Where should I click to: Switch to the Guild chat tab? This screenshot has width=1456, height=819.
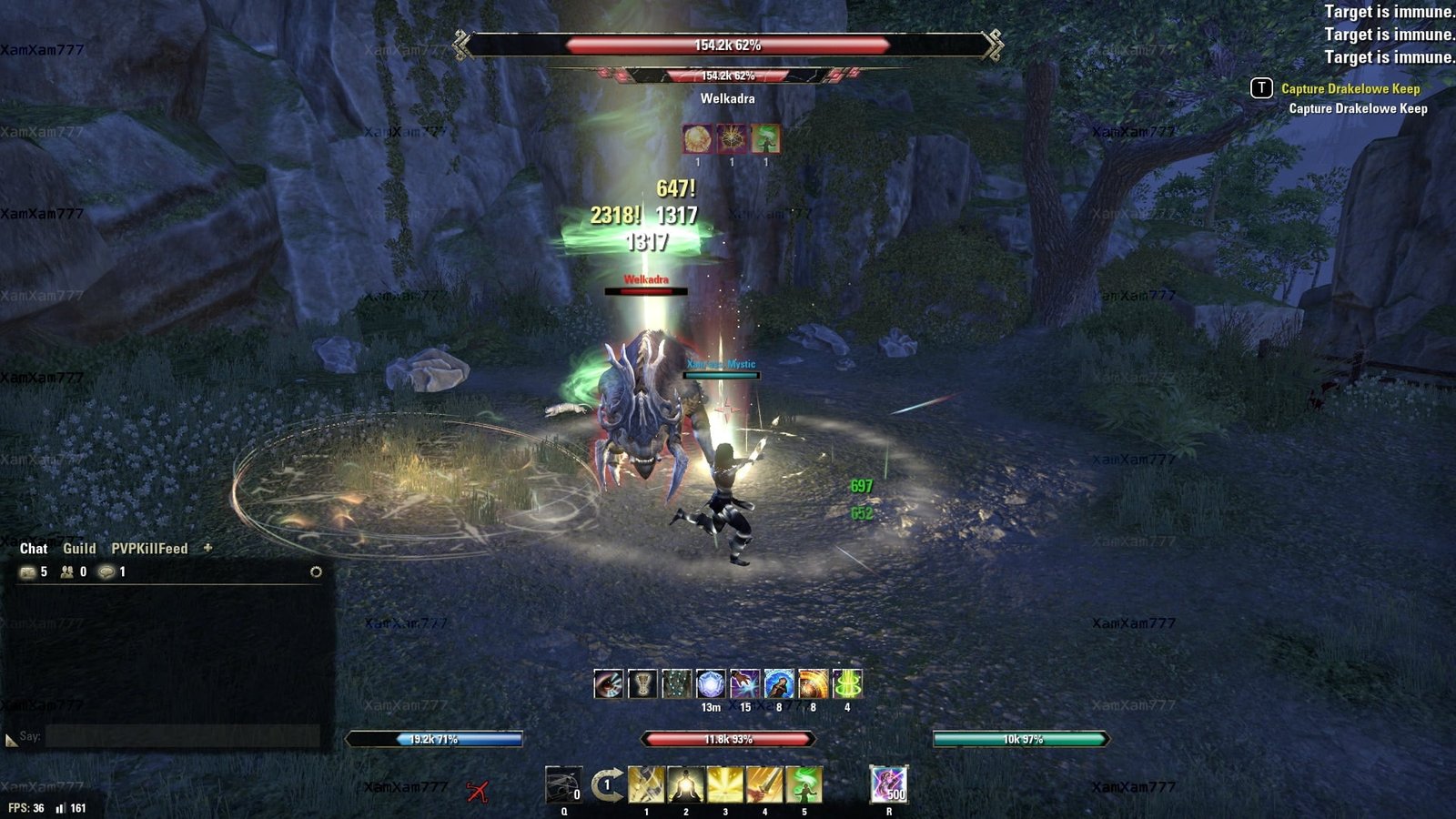pos(79,549)
